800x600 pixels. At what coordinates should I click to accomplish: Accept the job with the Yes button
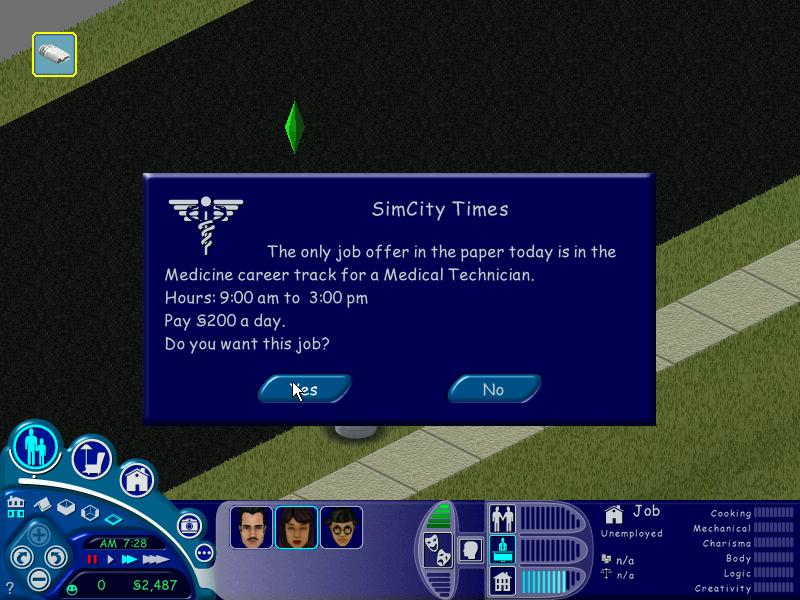coord(305,389)
